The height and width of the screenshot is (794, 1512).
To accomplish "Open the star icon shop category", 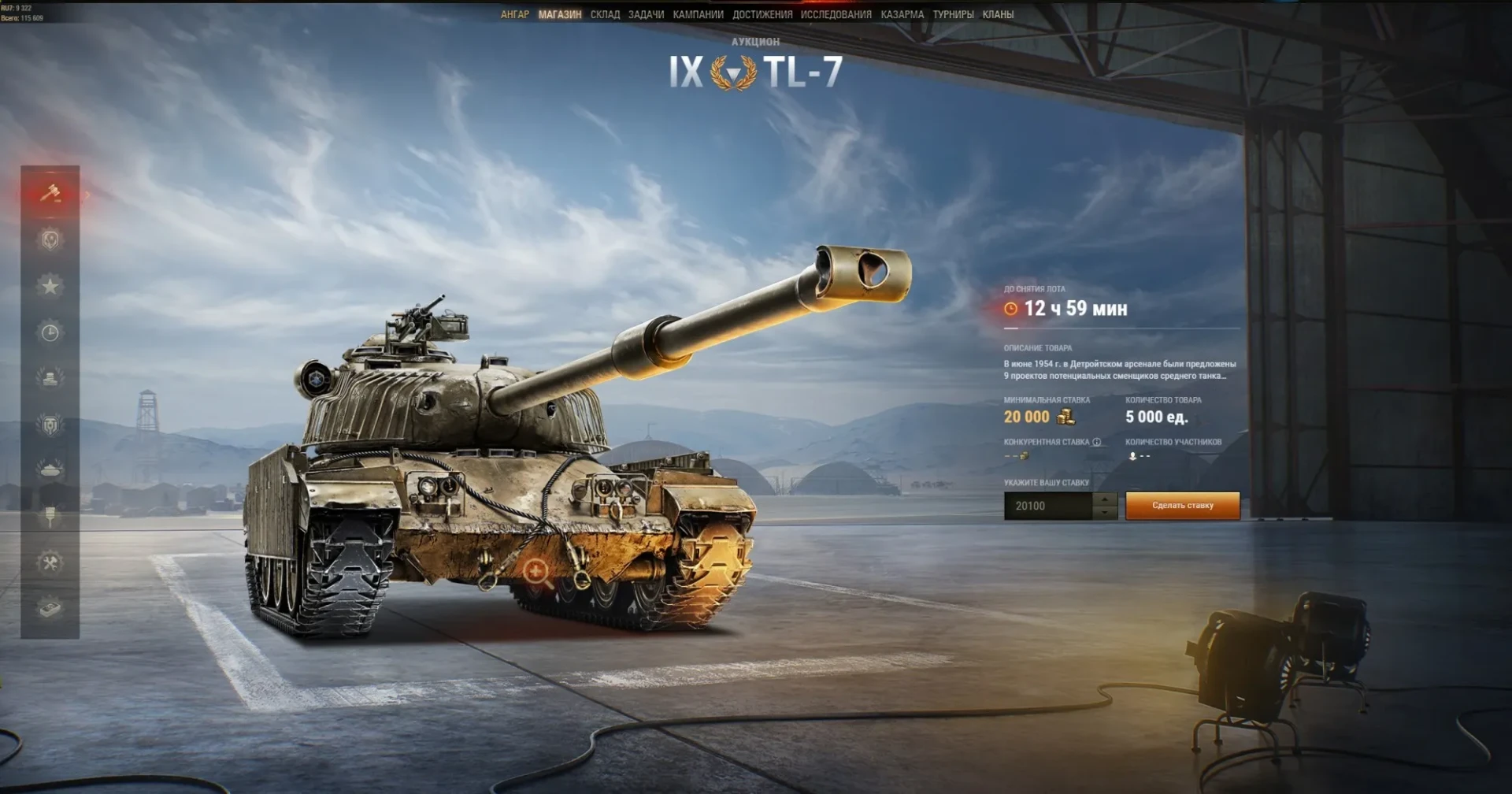I will 50,286.
